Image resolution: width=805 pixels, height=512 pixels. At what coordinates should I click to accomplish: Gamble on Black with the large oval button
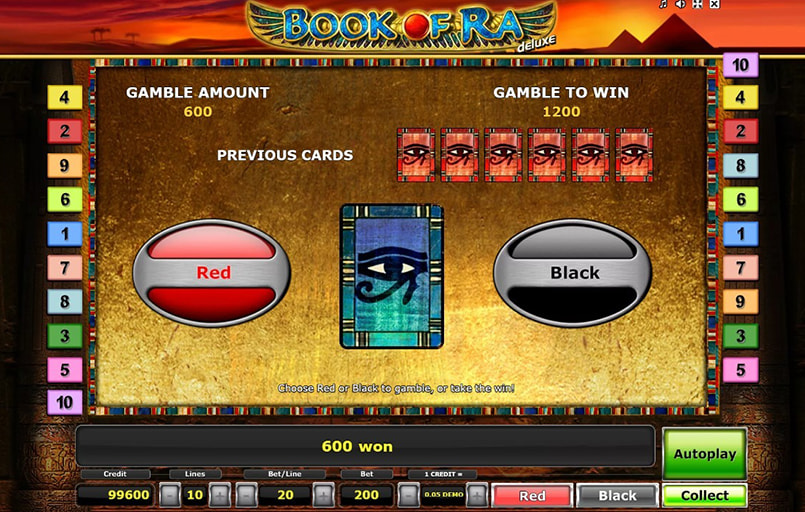pyautogui.click(x=573, y=272)
